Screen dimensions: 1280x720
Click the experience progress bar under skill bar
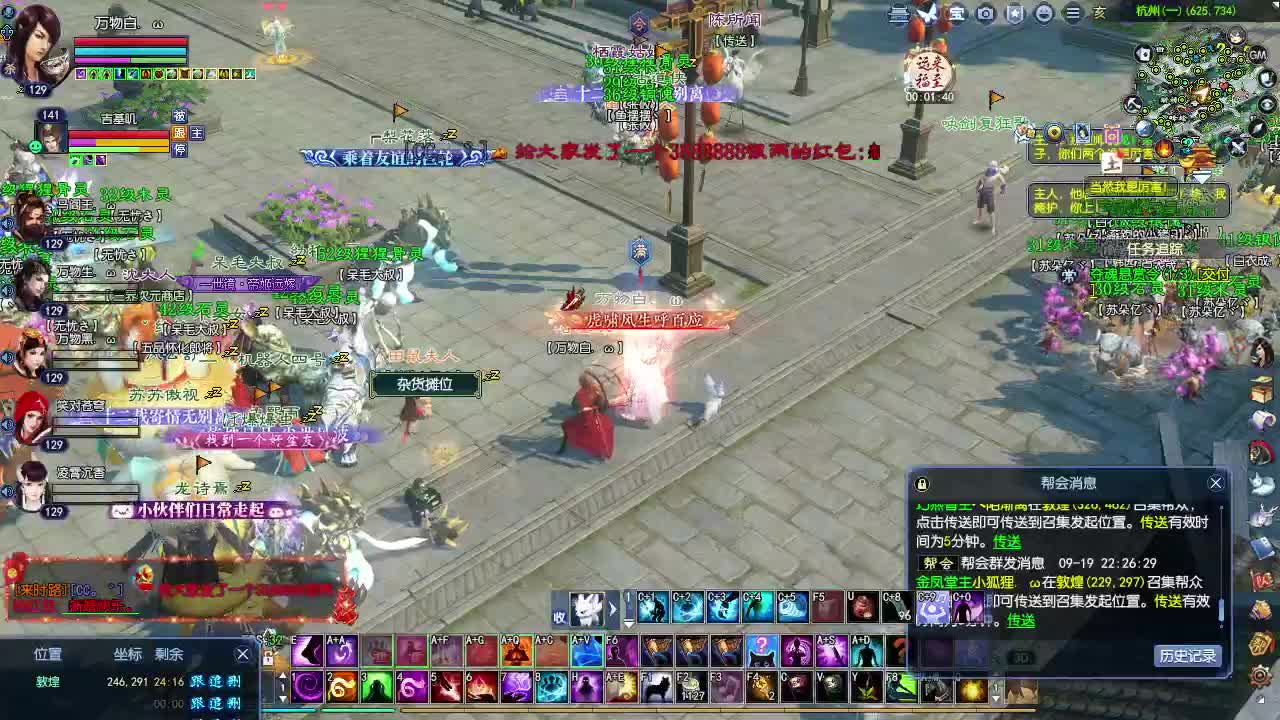[640, 713]
